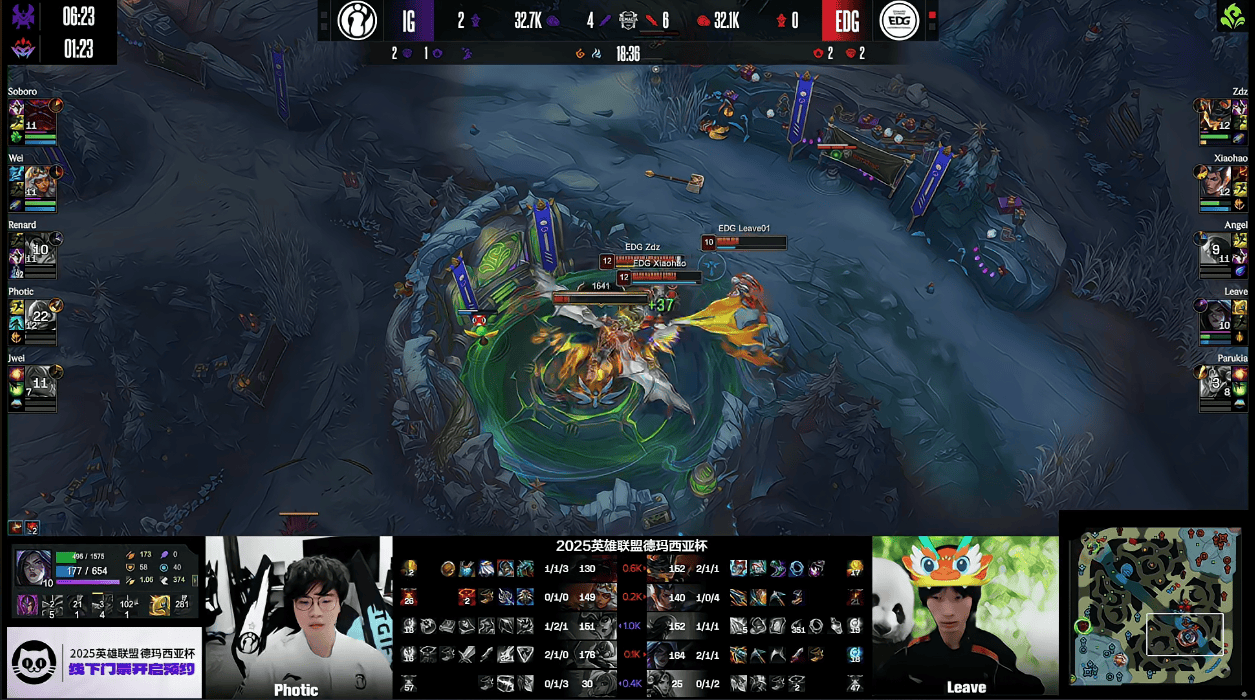Pick Jwei's champion portrait

[40, 382]
